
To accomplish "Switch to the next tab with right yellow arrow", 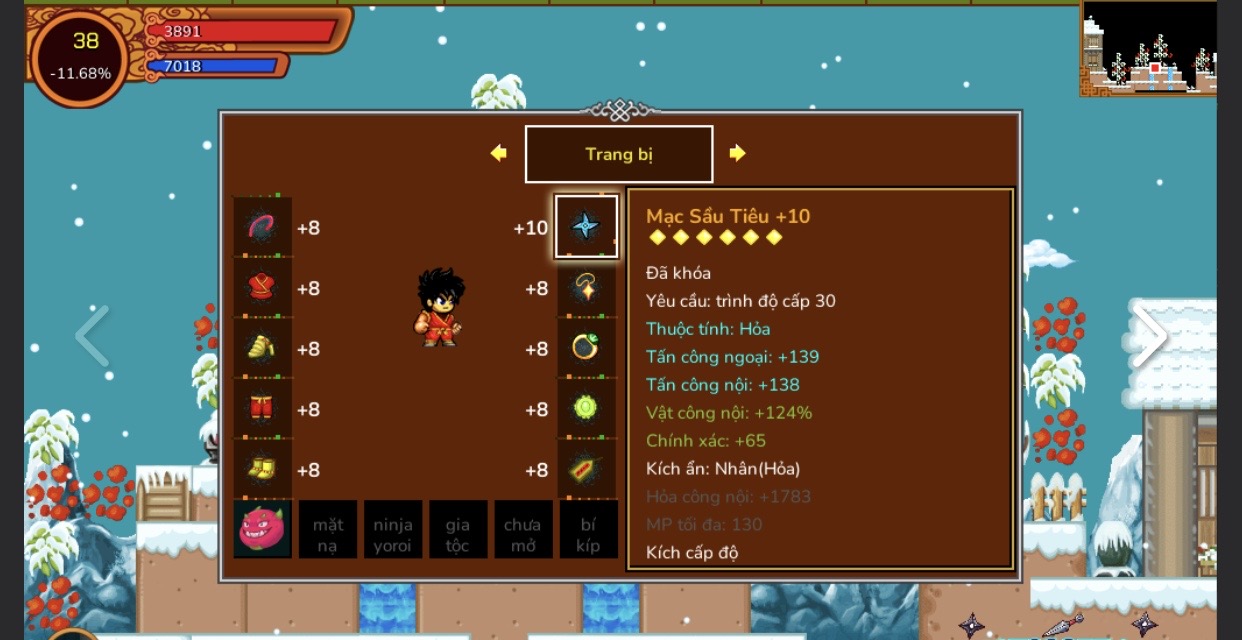I will pos(737,153).
